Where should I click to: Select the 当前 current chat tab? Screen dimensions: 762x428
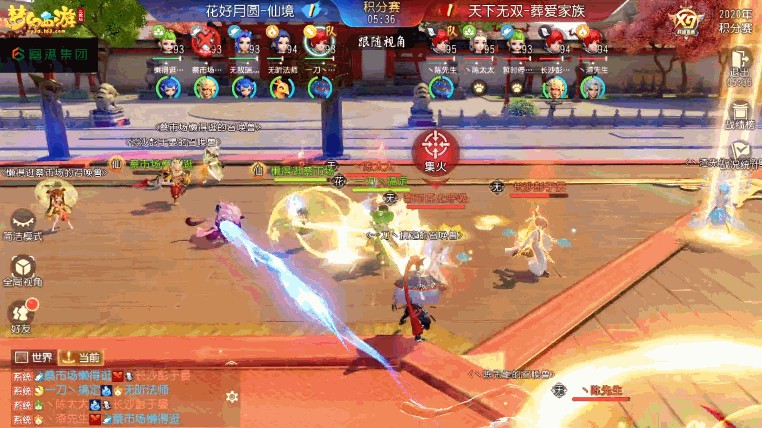[x=81, y=357]
